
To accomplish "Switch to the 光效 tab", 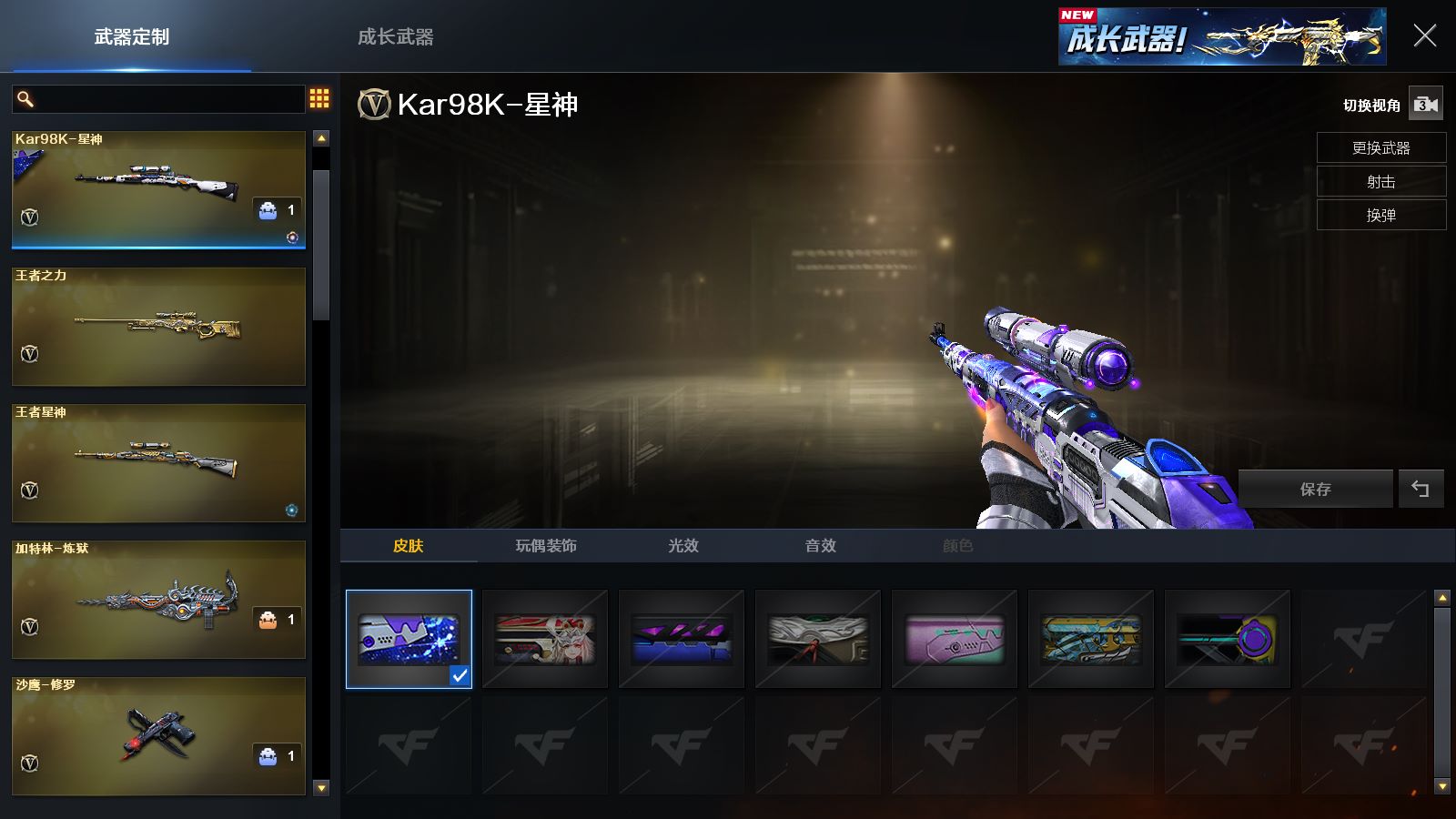I will [x=683, y=545].
